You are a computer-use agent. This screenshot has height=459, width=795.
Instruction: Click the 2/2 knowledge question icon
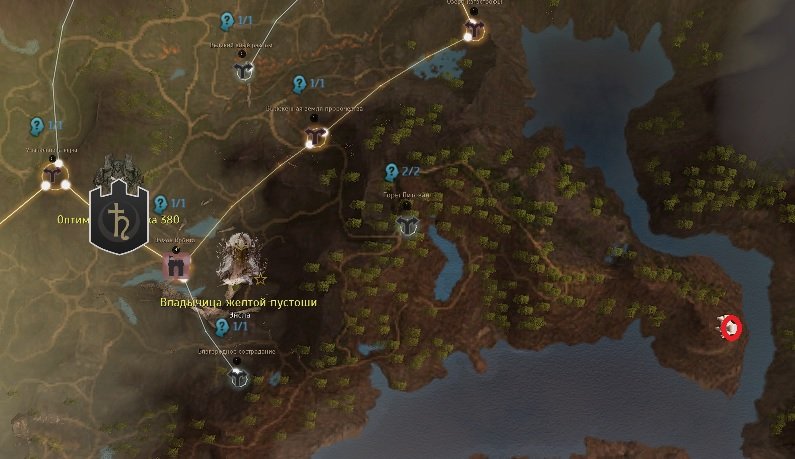[392, 172]
